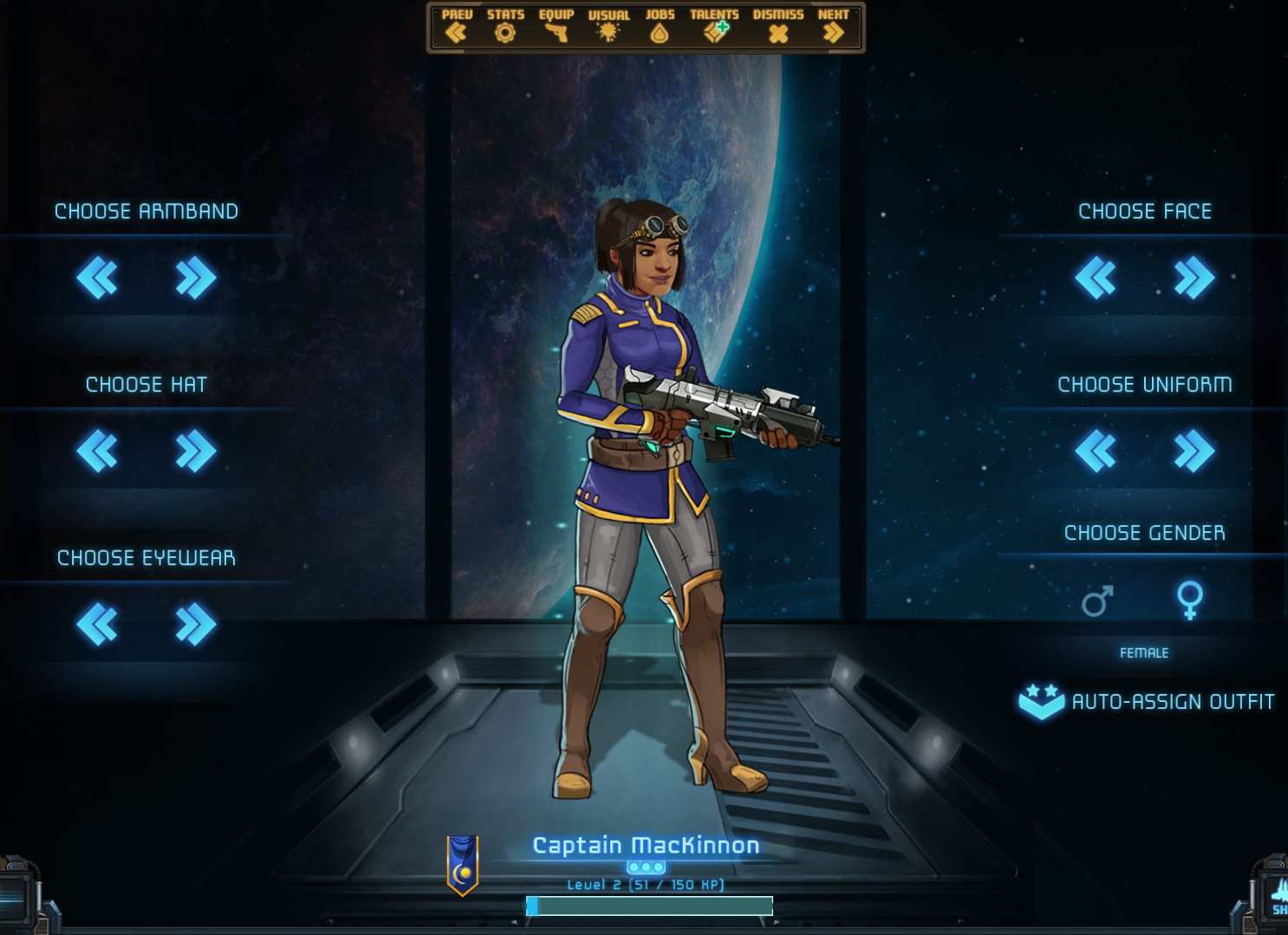Switch to the next face

pos(1194,278)
